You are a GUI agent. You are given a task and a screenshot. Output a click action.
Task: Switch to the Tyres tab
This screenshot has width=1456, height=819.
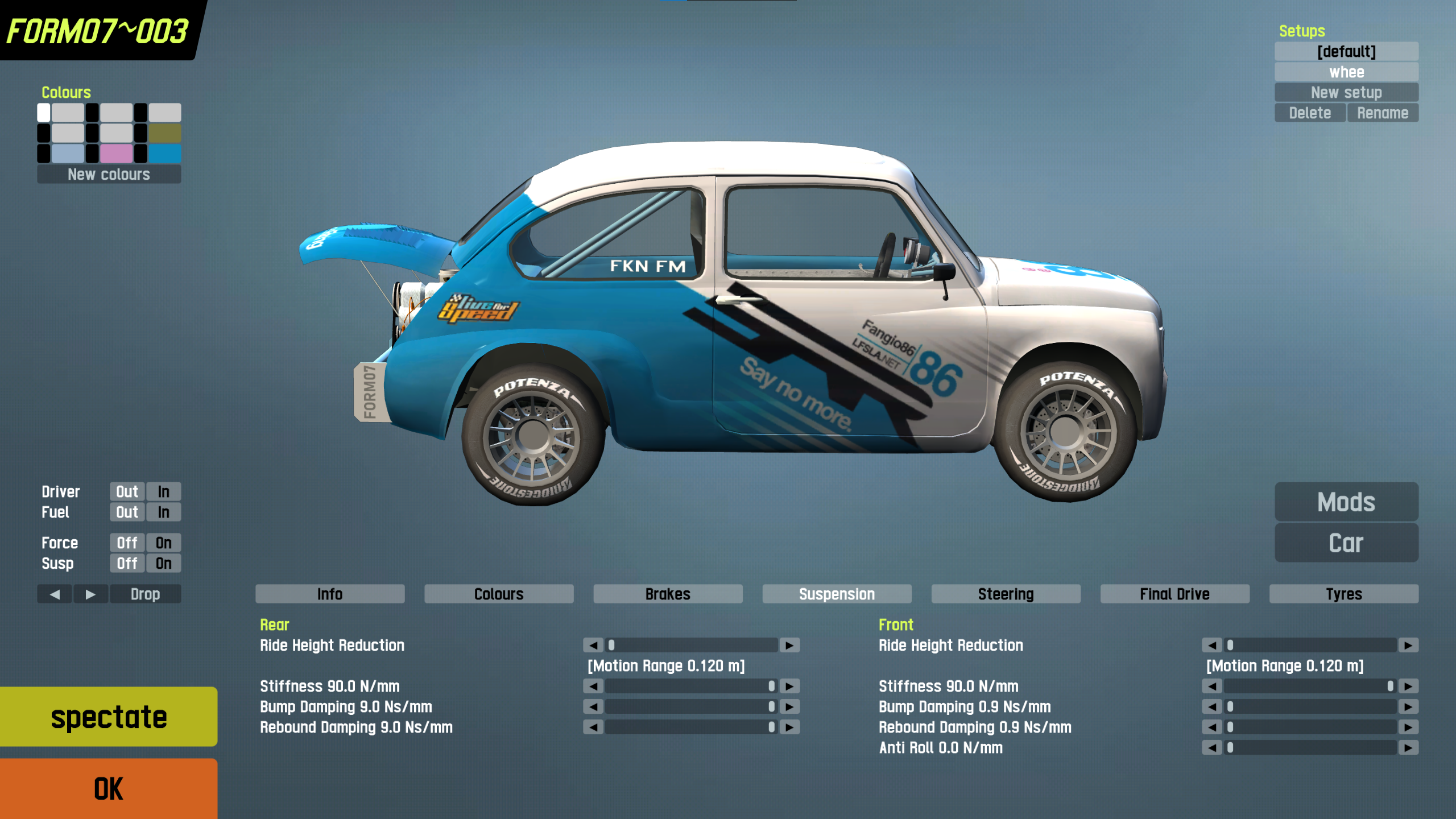1343,594
